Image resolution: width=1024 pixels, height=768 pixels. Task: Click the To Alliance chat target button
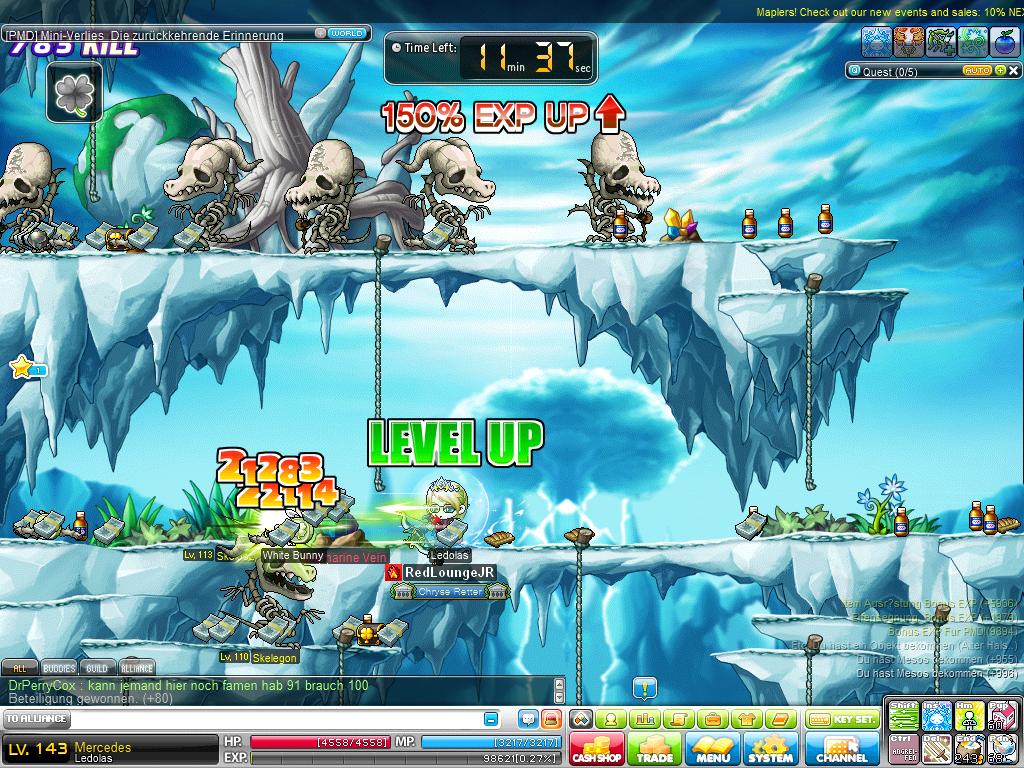pos(37,719)
